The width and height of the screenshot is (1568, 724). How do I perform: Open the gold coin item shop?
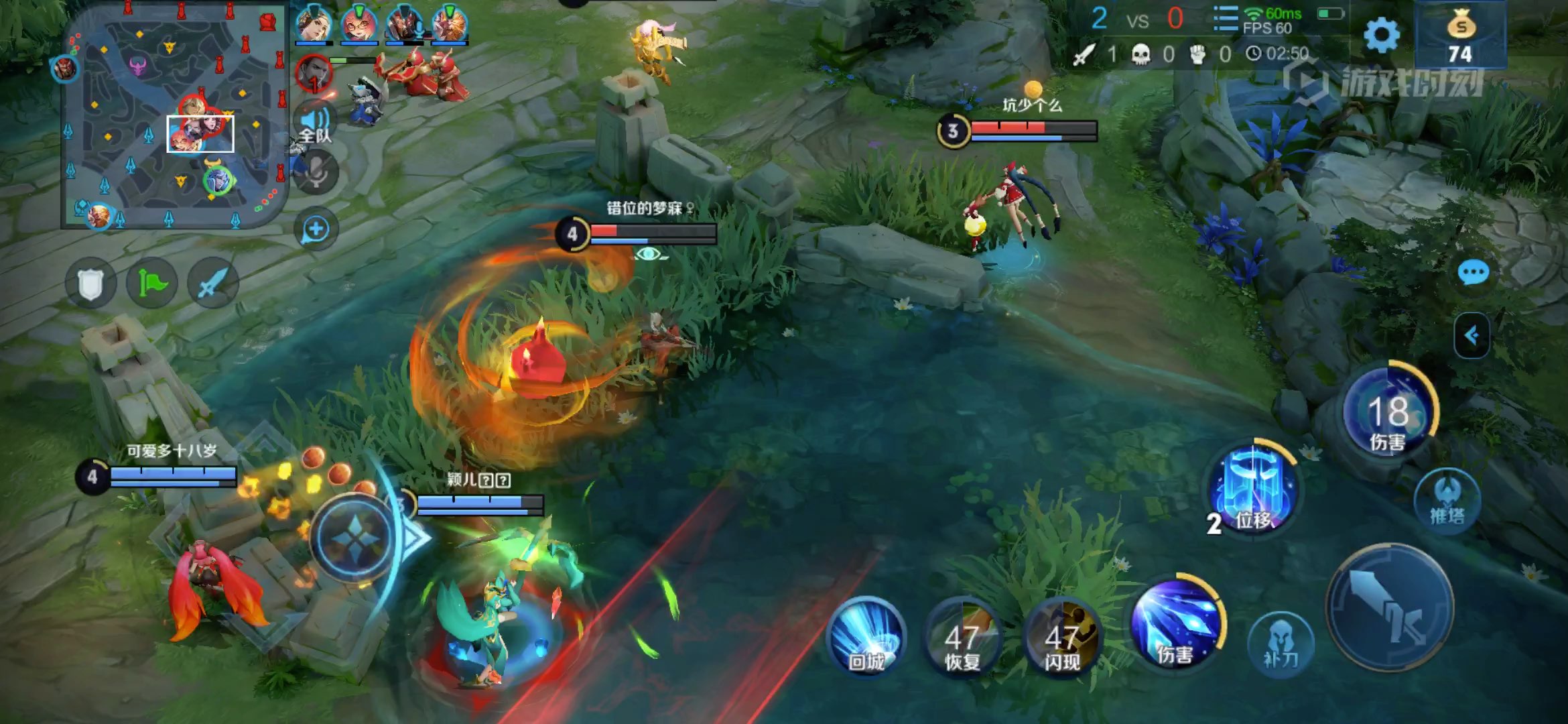point(1461,35)
